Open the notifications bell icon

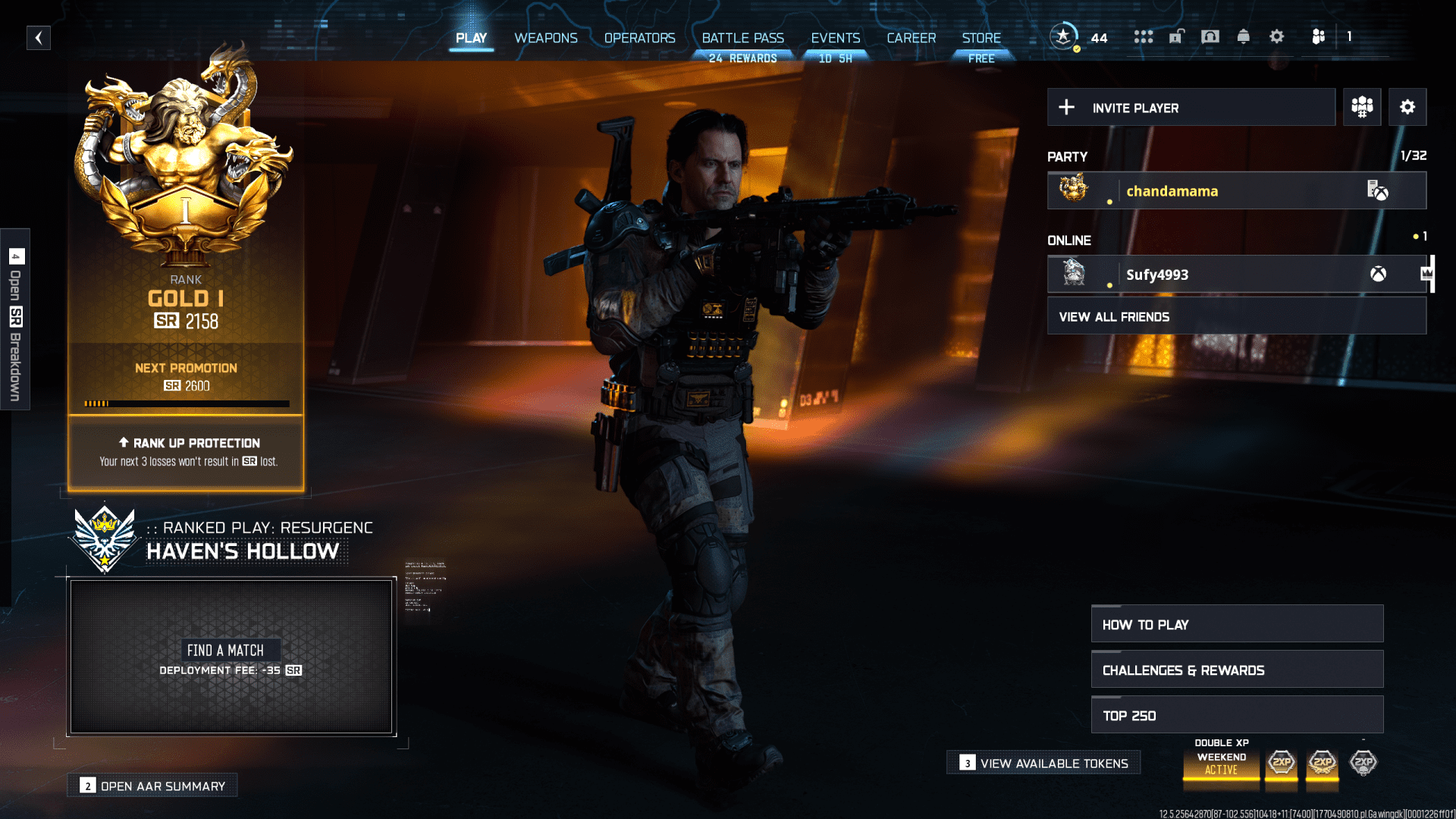click(1244, 36)
